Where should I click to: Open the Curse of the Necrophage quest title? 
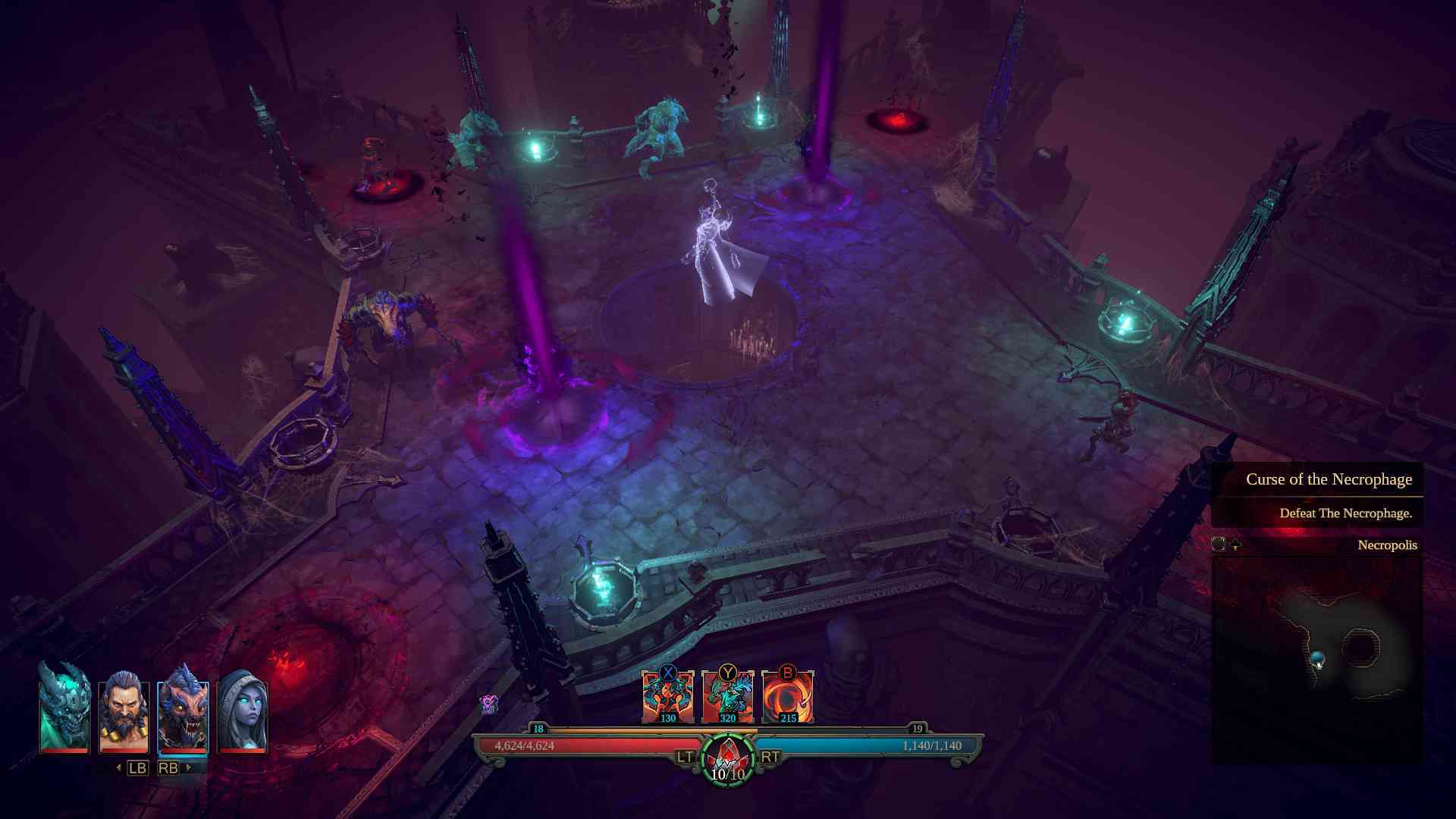[x=1329, y=479]
